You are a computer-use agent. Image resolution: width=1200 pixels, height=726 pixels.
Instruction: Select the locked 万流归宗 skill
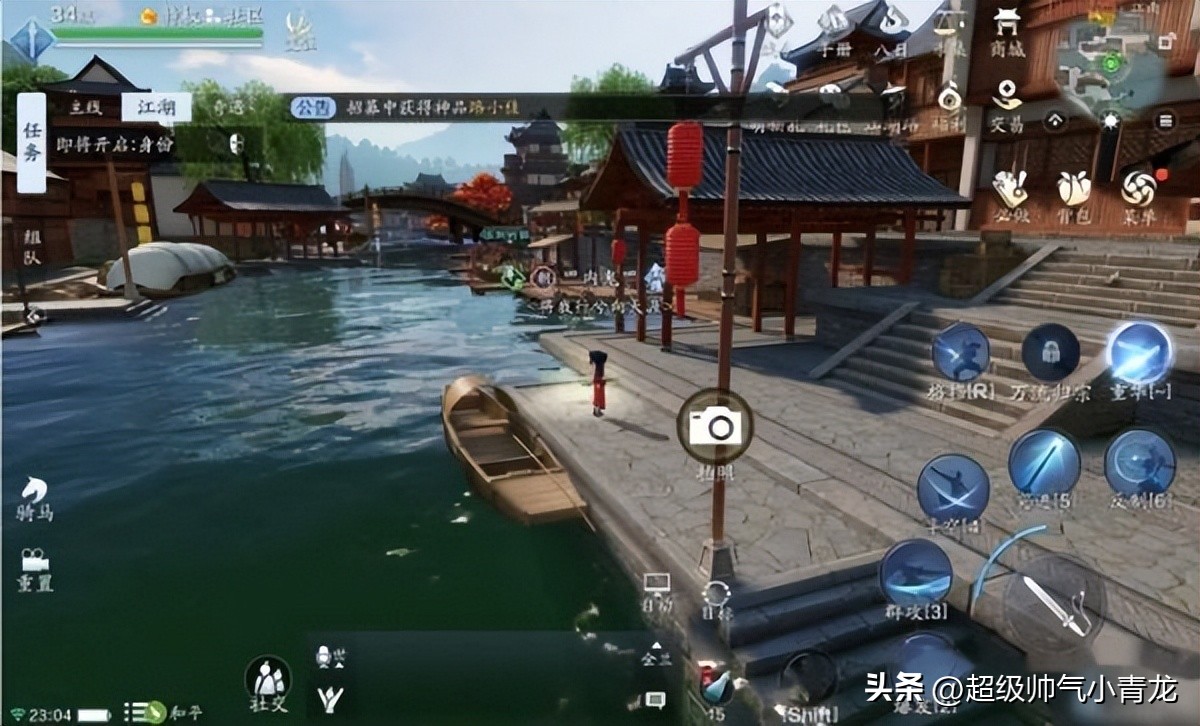pyautogui.click(x=1050, y=358)
